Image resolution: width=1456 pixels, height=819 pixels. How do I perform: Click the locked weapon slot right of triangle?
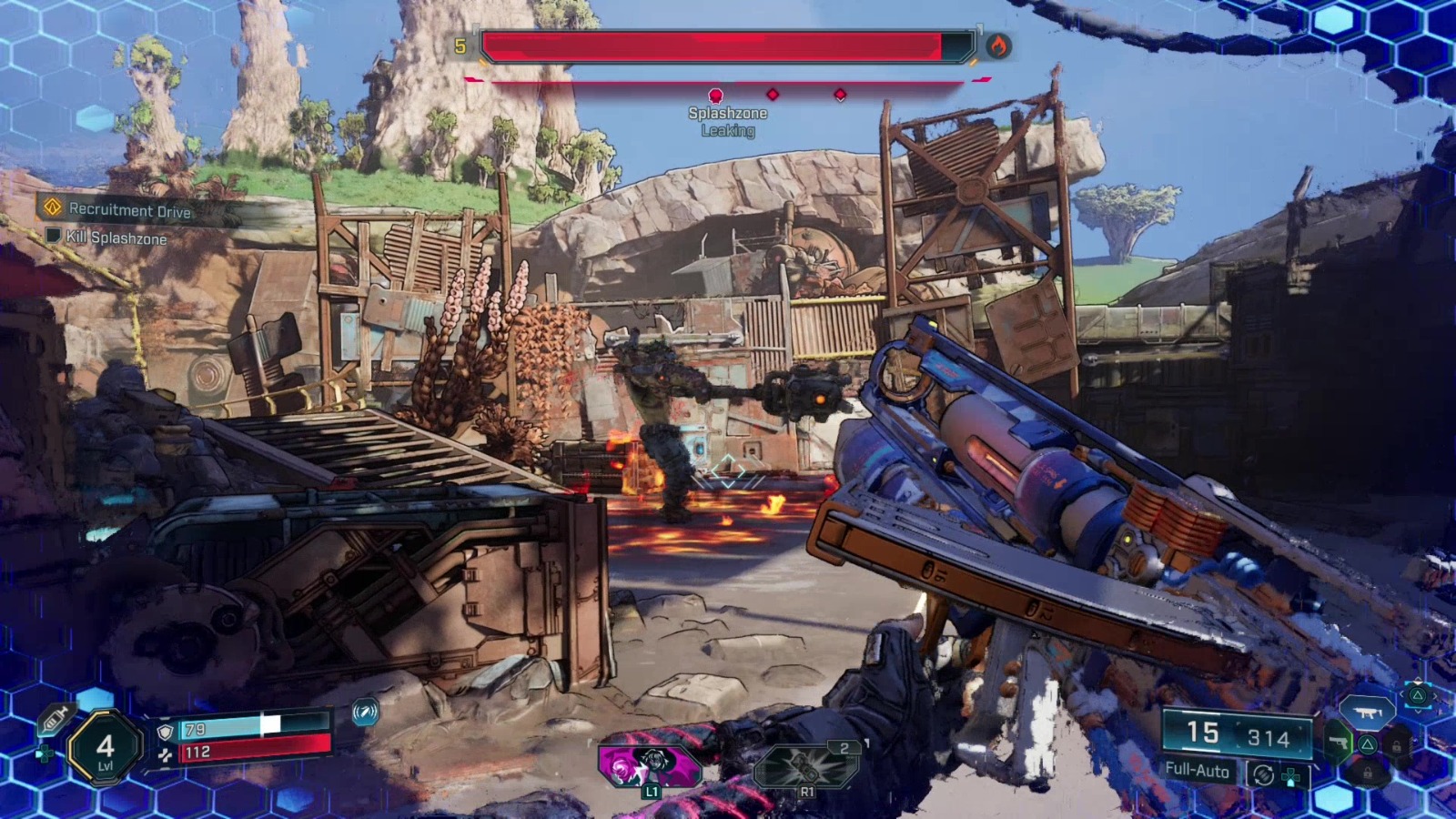click(x=1397, y=747)
